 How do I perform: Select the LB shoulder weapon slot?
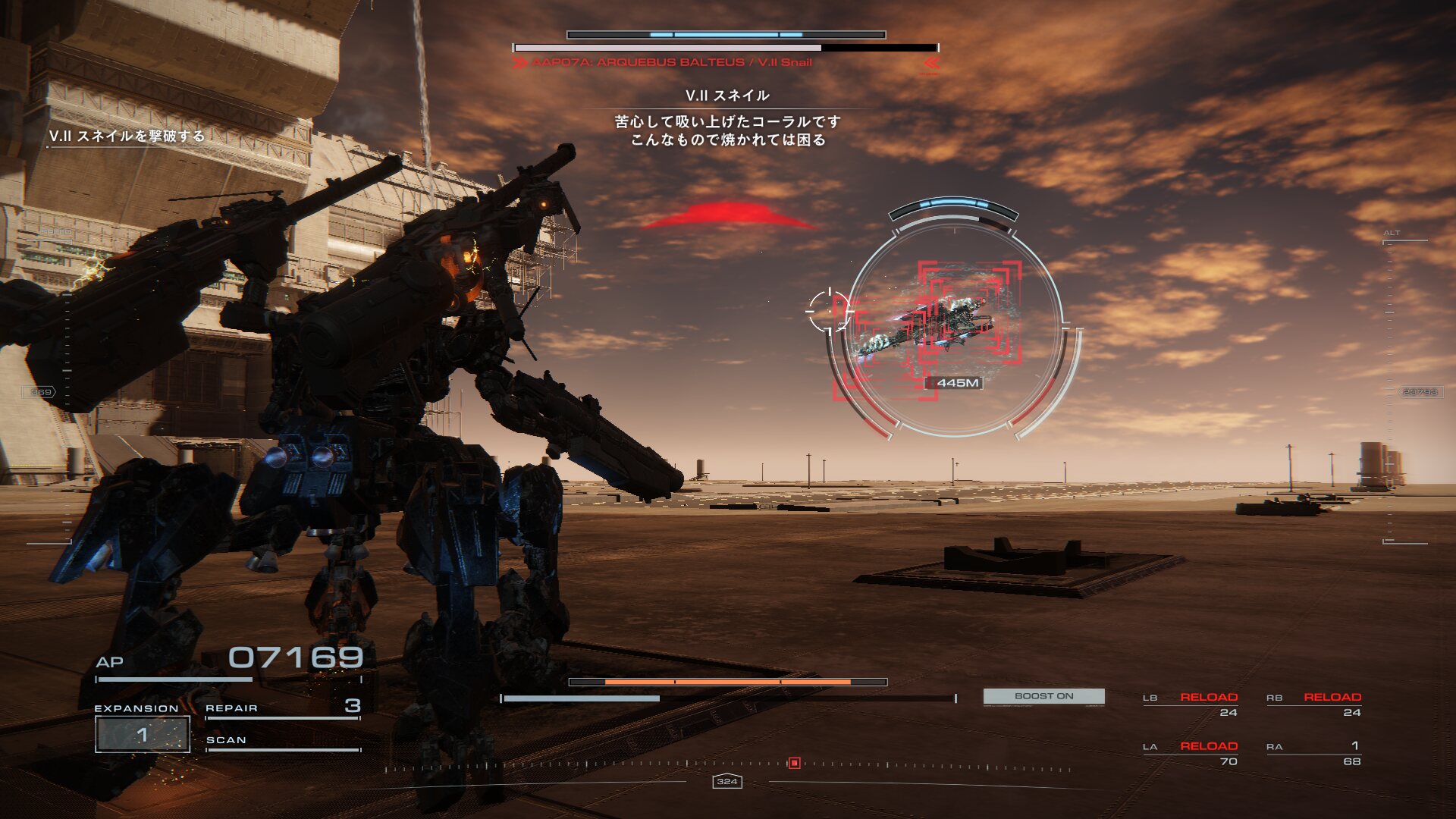pos(1191,704)
